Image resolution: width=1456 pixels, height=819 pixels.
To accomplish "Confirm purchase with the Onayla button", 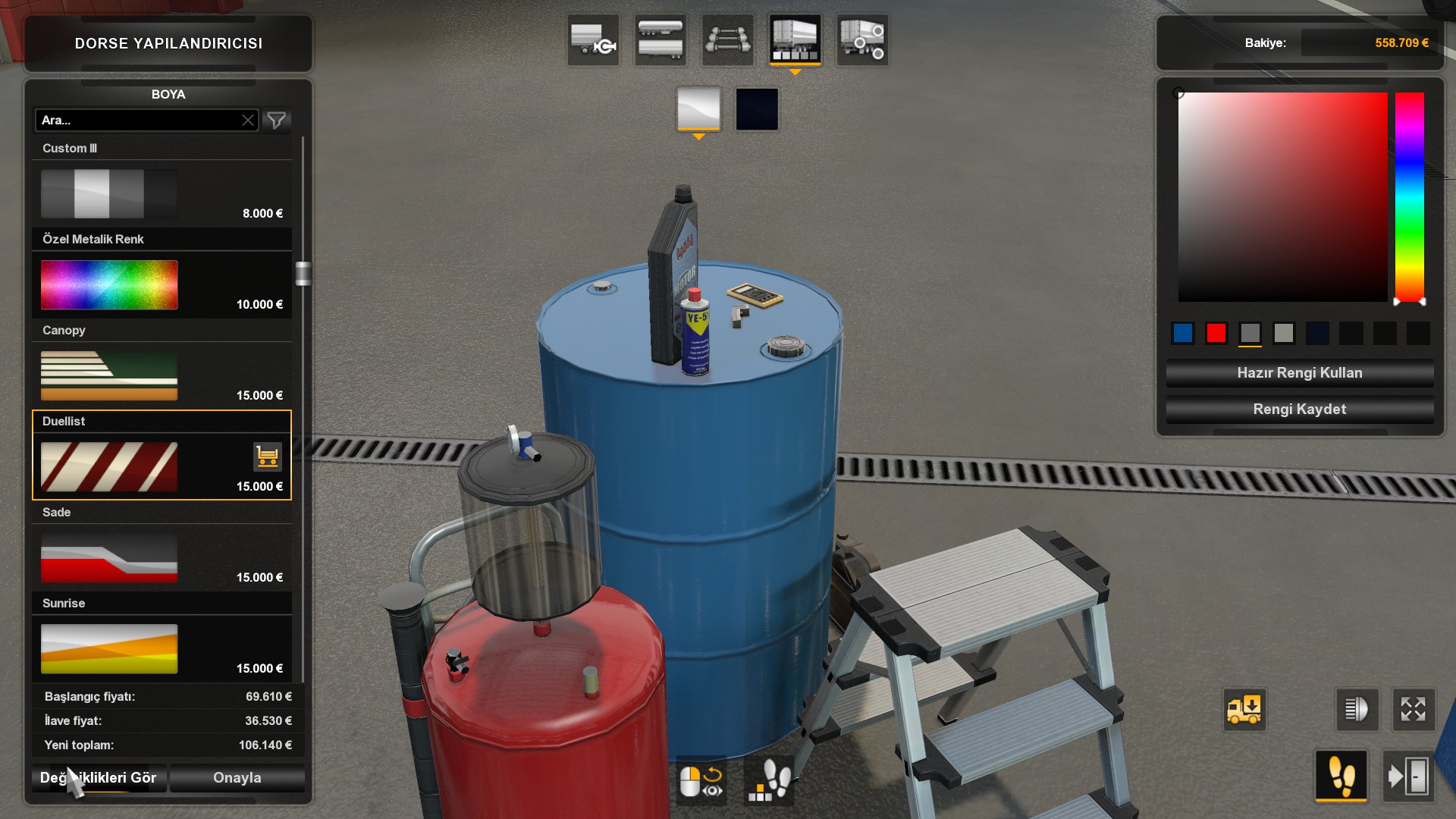I will [237, 777].
